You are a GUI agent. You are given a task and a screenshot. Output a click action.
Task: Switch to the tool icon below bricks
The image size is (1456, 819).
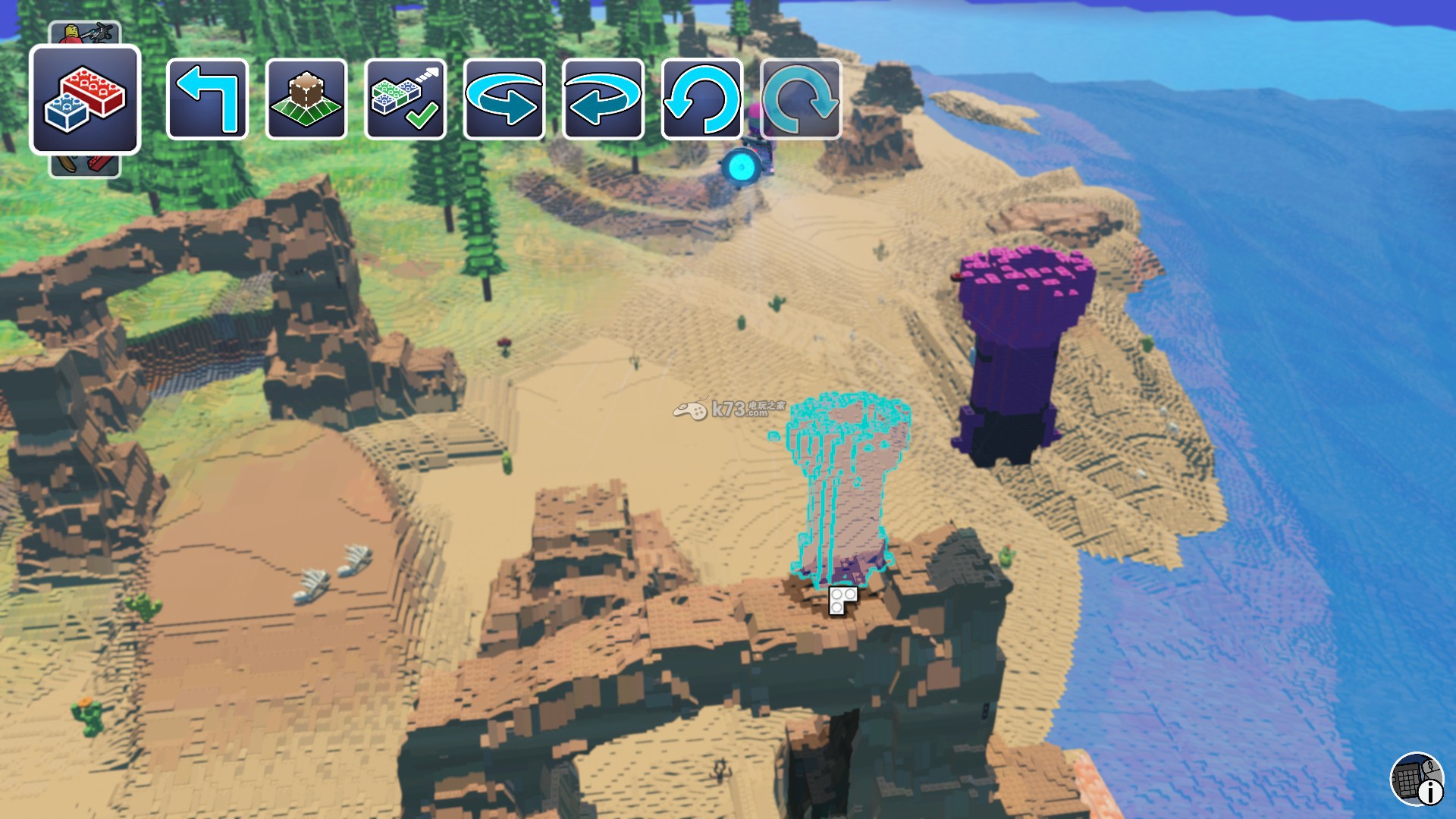point(85,165)
